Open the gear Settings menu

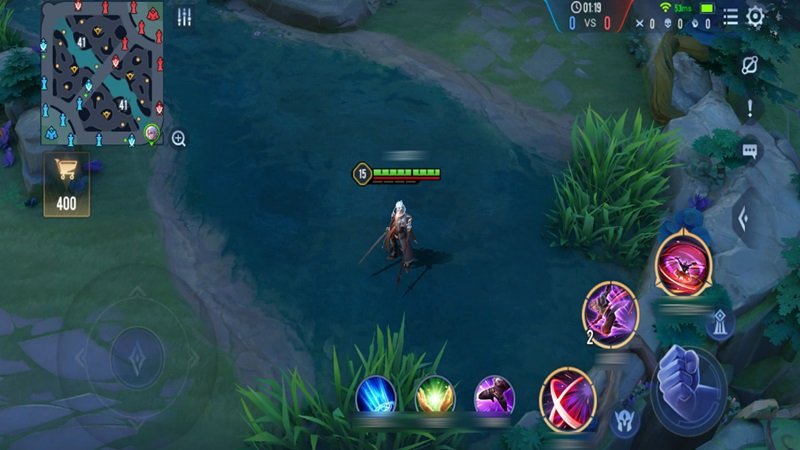click(x=756, y=17)
